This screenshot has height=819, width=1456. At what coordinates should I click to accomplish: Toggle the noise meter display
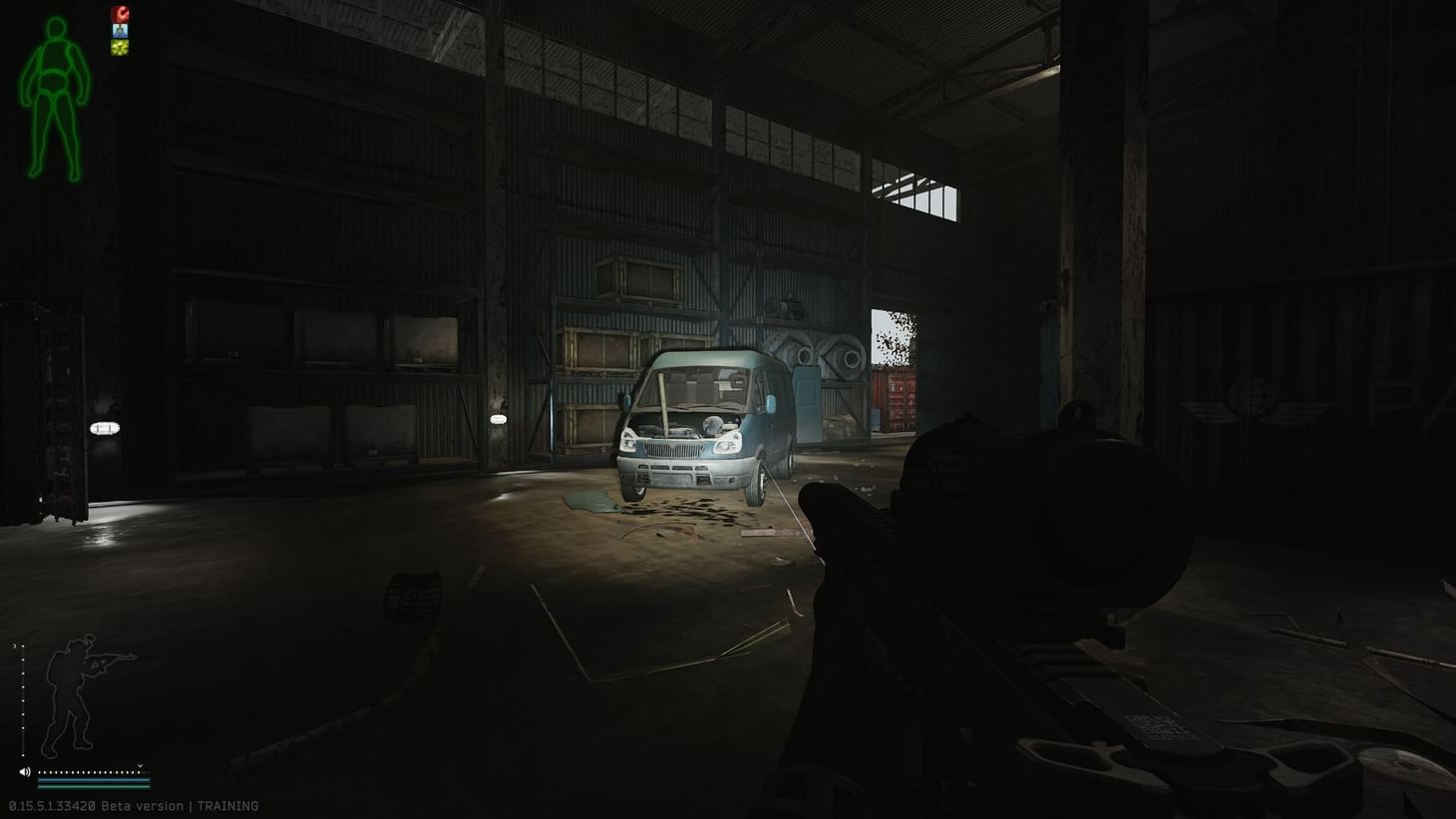pyautogui.click(x=90, y=771)
